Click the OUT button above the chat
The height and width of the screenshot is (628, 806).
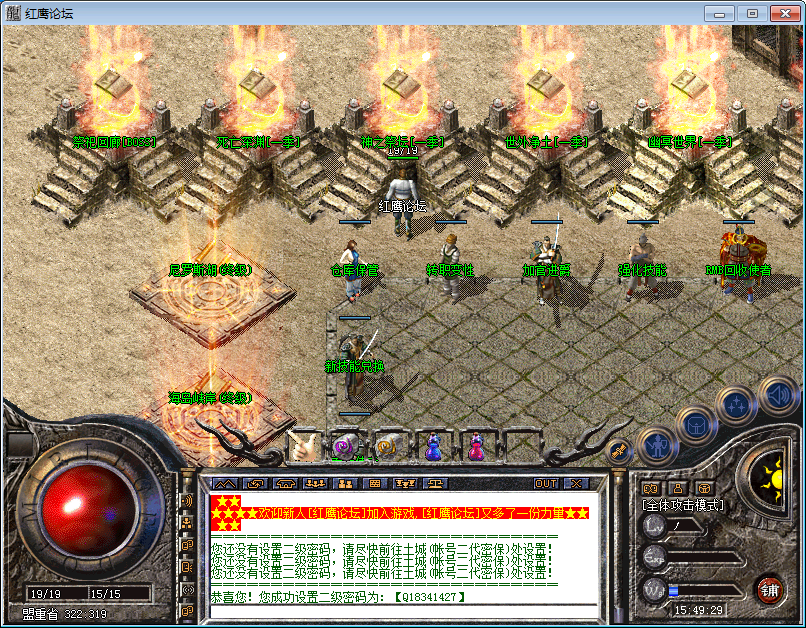[546, 483]
